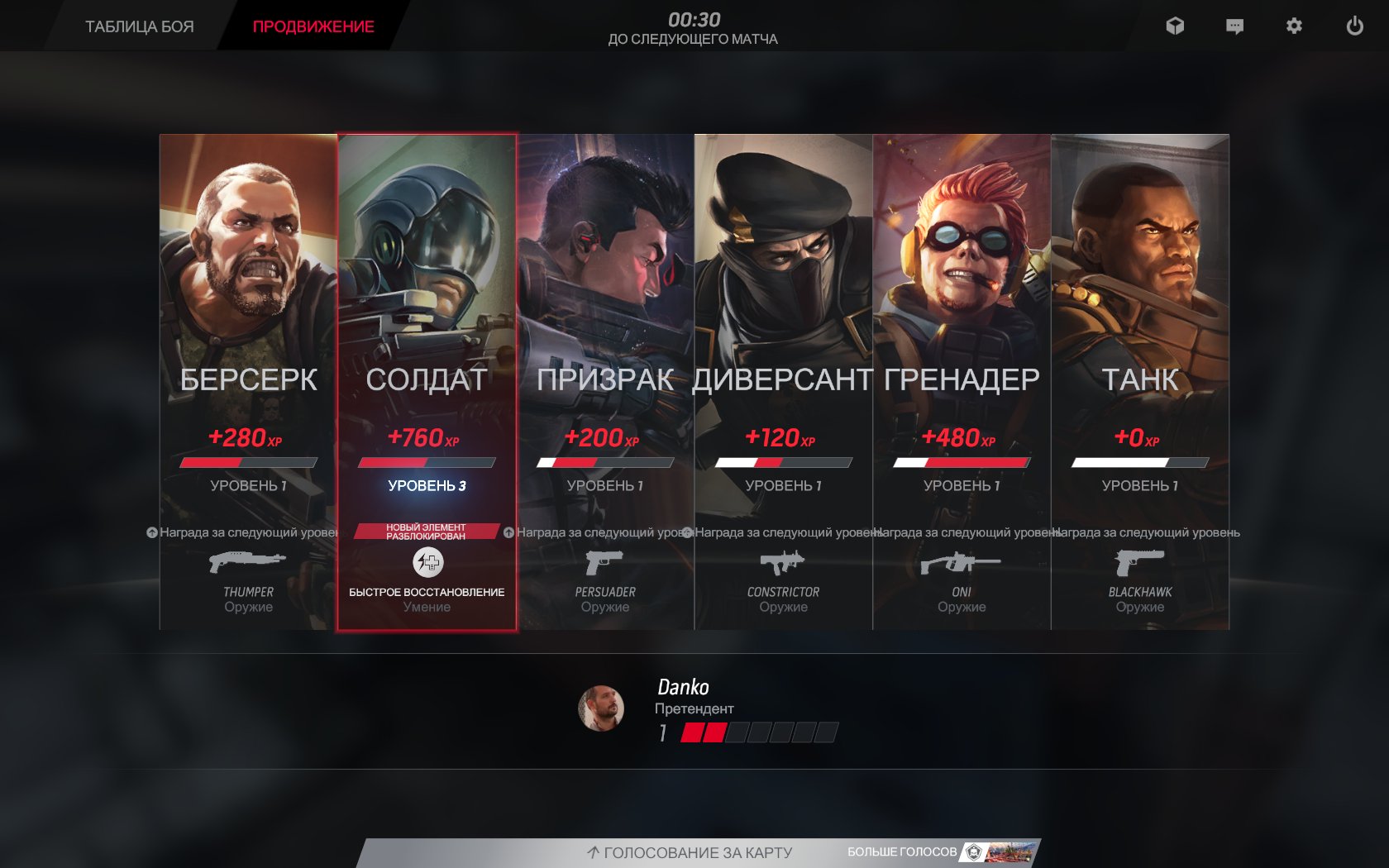
Task: Expand reward section under ТАНК
Action: (1142, 533)
